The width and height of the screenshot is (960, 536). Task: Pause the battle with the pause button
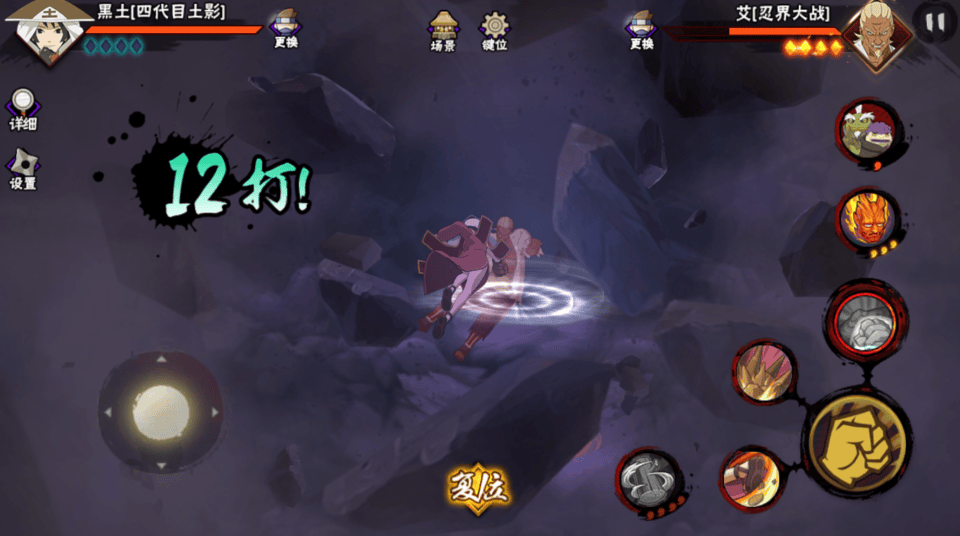(936, 22)
